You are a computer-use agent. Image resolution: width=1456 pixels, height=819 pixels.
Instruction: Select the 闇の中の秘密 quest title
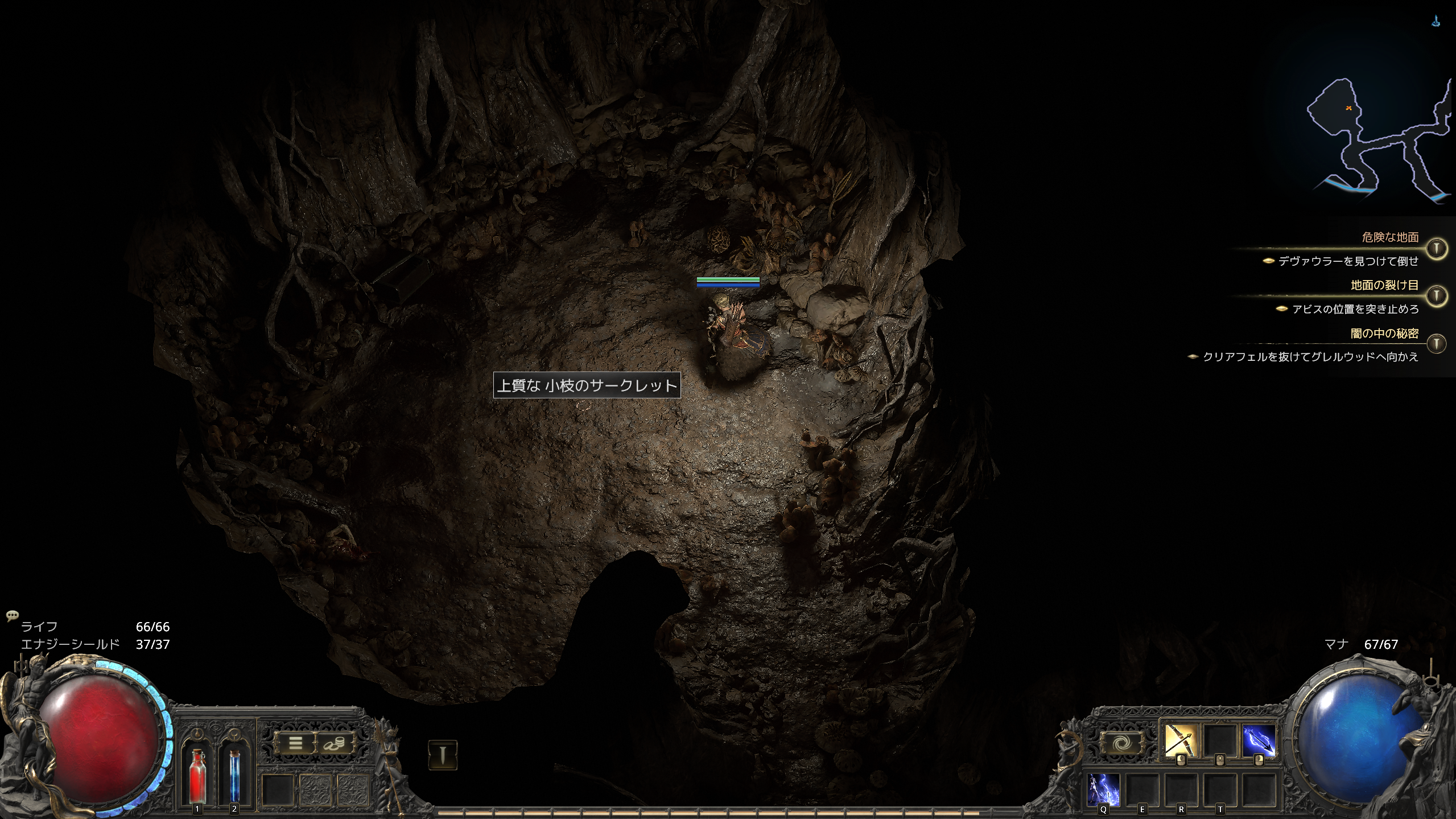click(1384, 334)
